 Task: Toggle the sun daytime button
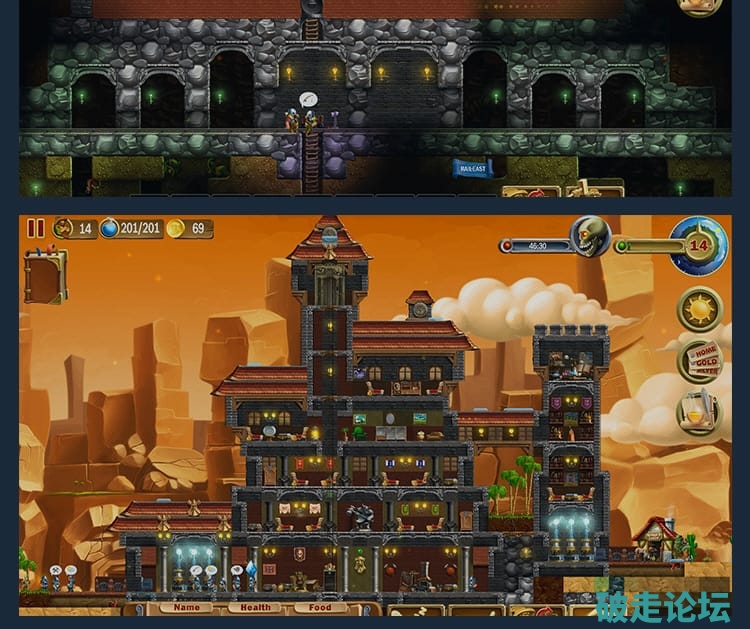click(699, 309)
